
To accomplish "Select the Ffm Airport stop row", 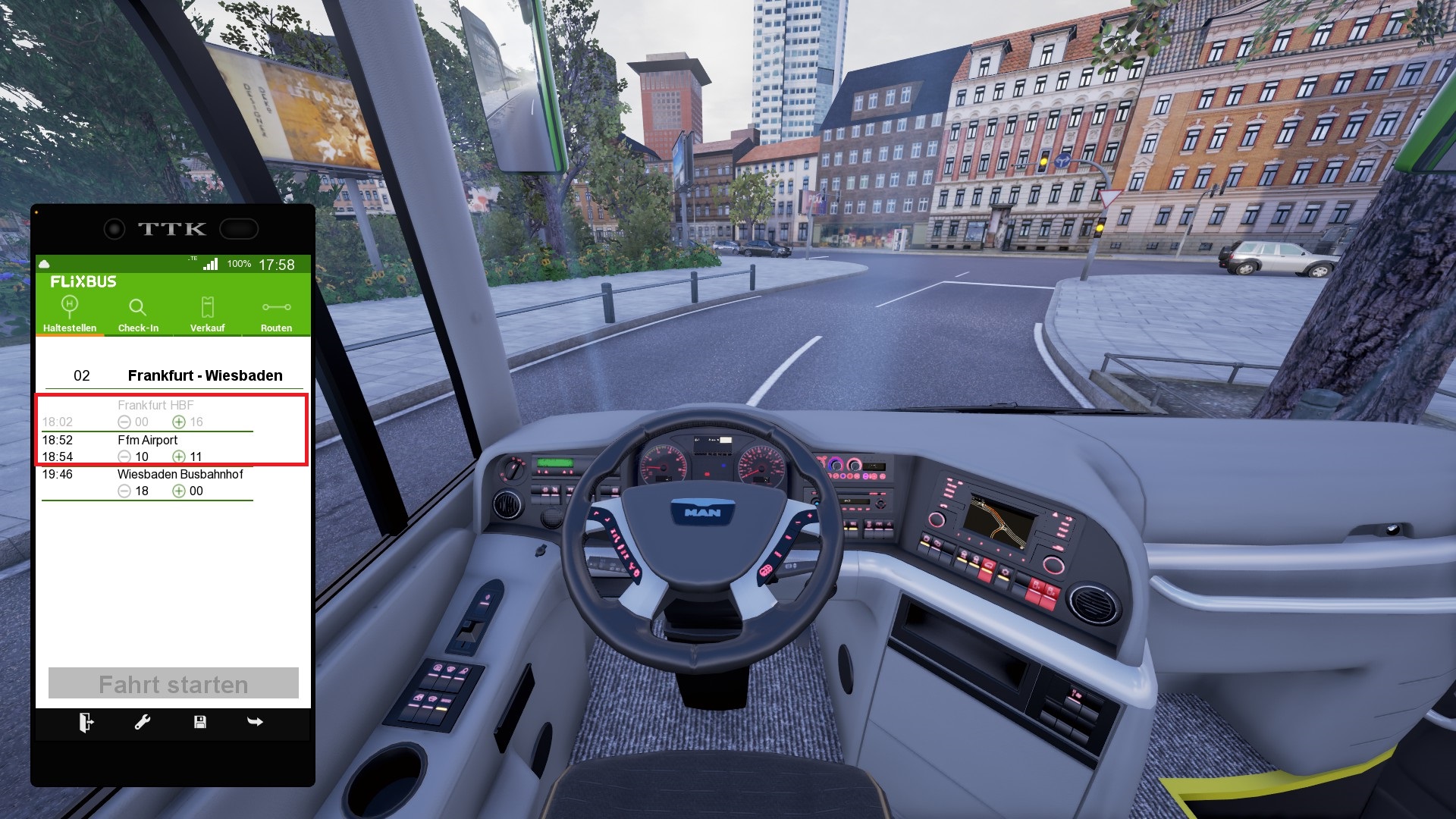I will click(148, 448).
